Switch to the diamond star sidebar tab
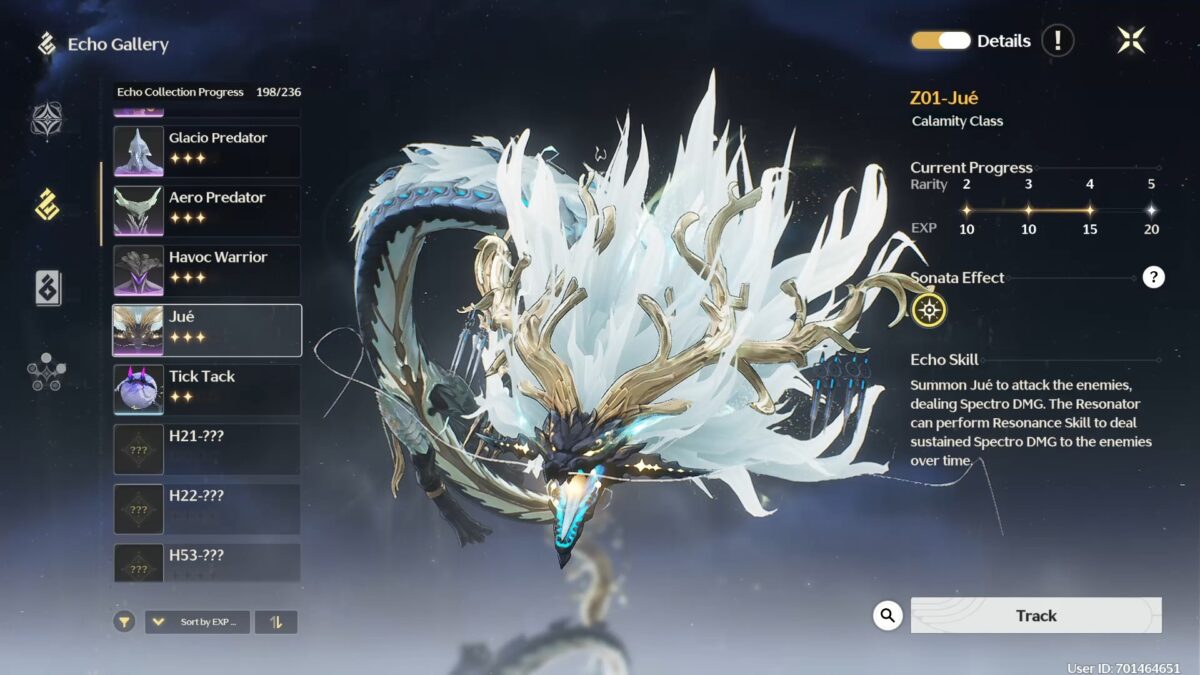1200x675 pixels. pos(47,120)
